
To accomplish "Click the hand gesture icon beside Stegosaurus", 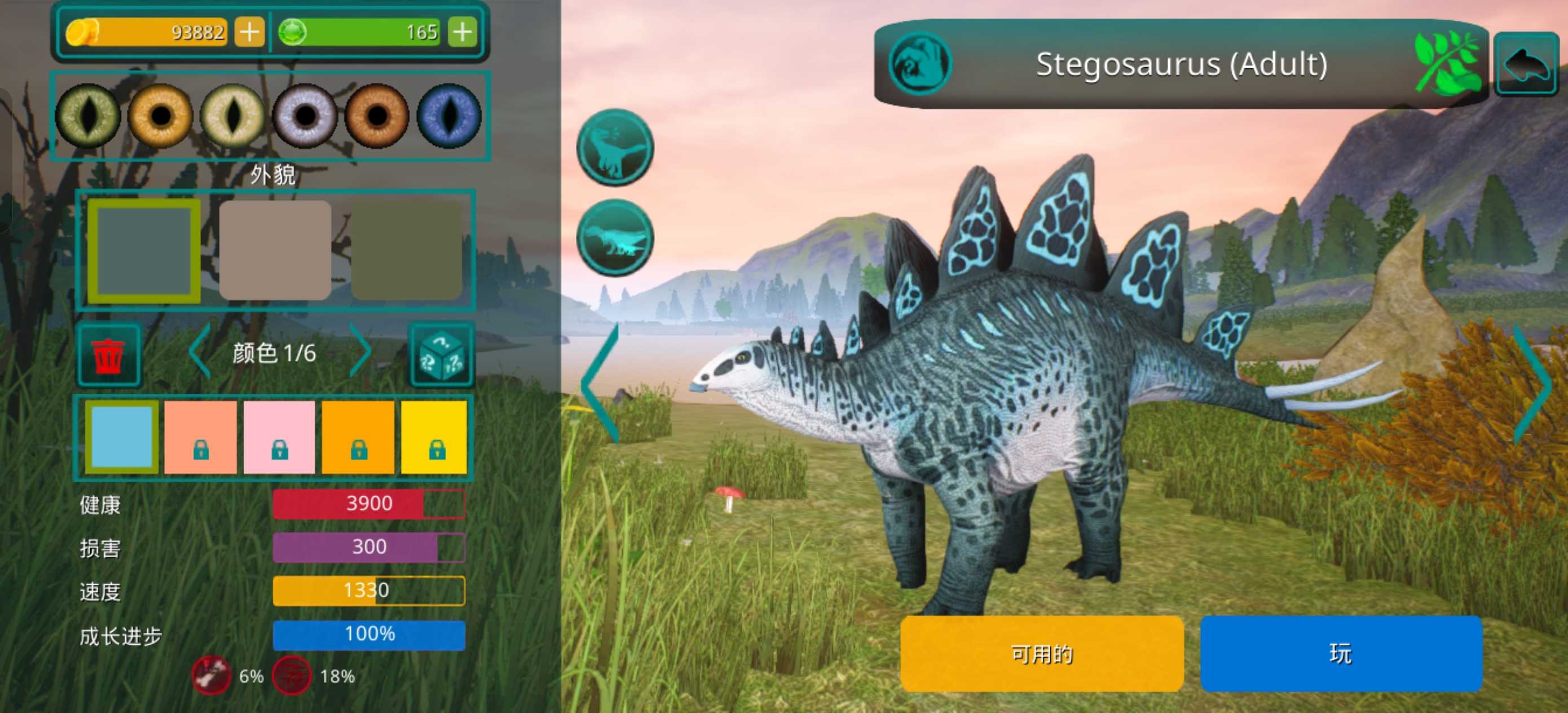I will pyautogui.click(x=920, y=63).
